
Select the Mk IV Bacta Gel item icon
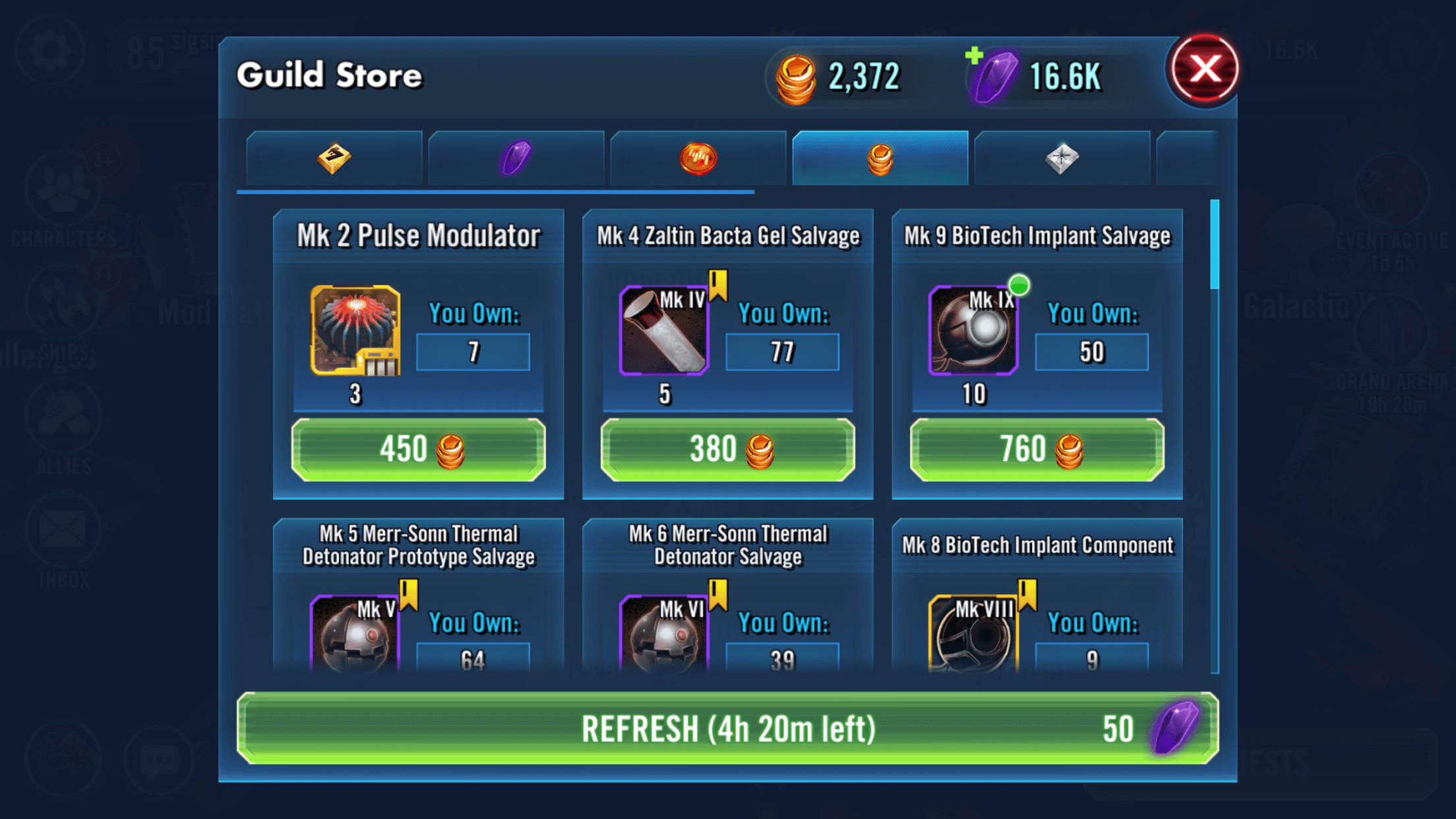pyautogui.click(x=664, y=330)
